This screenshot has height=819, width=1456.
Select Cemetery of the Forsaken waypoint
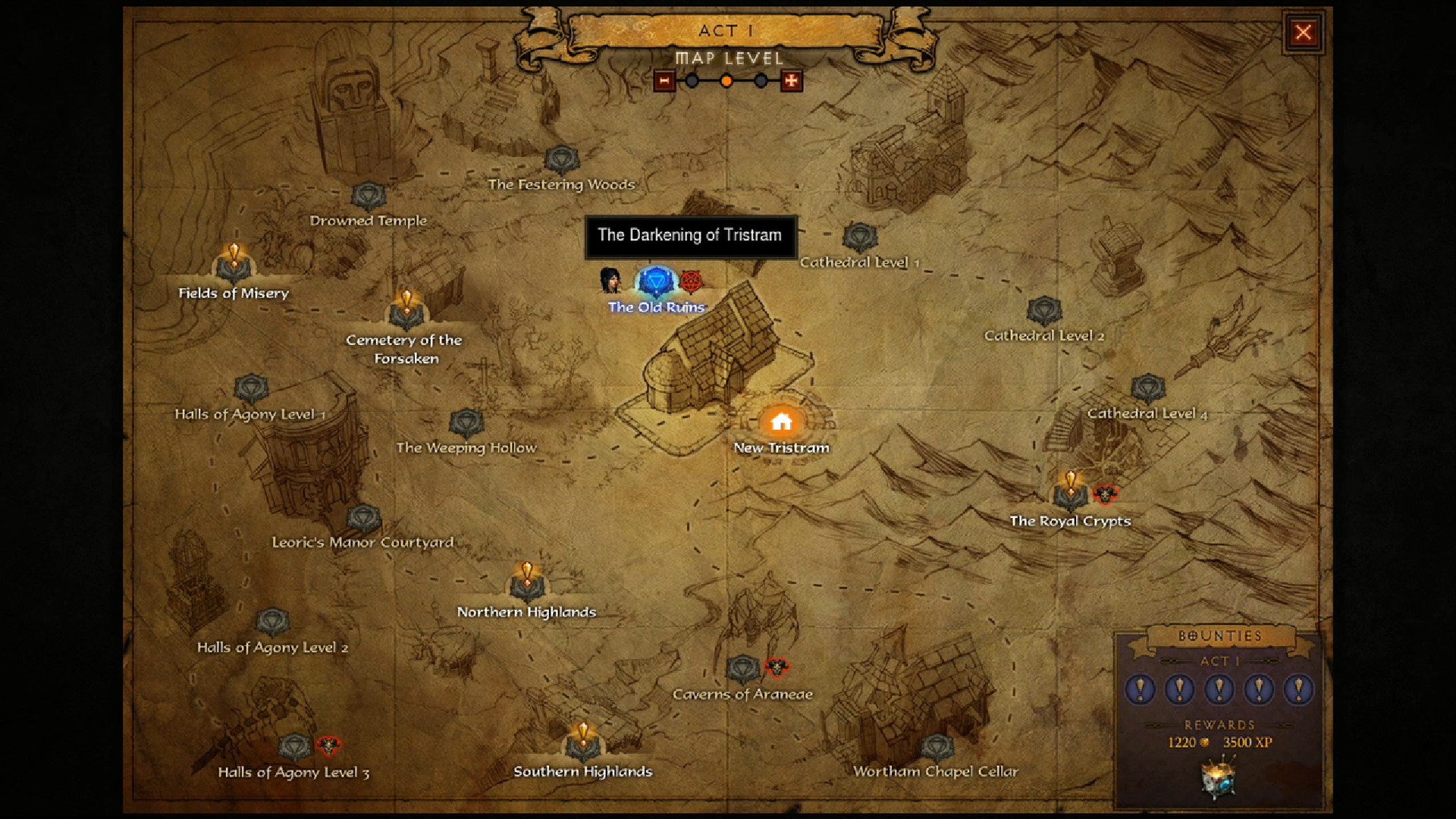406,311
